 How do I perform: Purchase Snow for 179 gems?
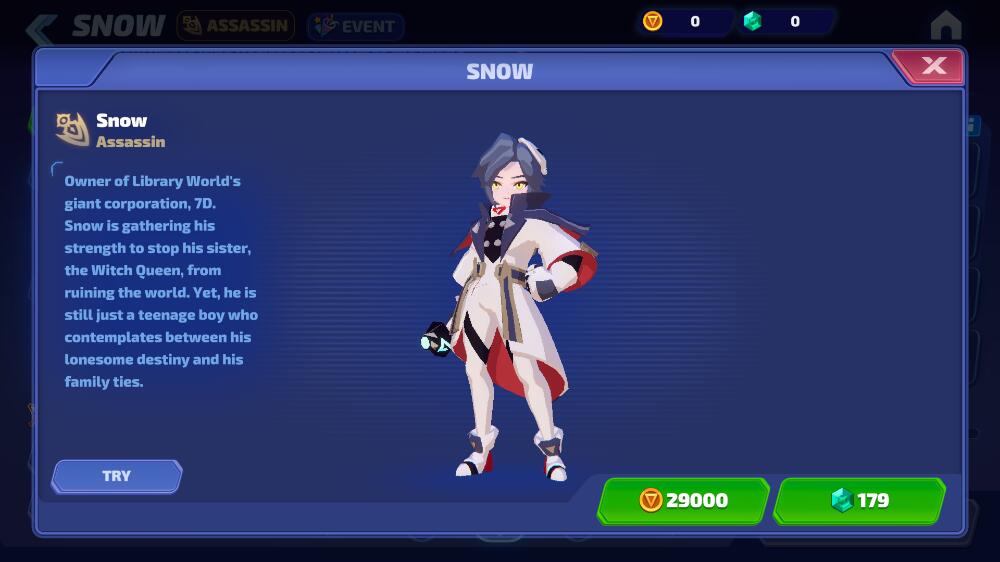pos(859,500)
